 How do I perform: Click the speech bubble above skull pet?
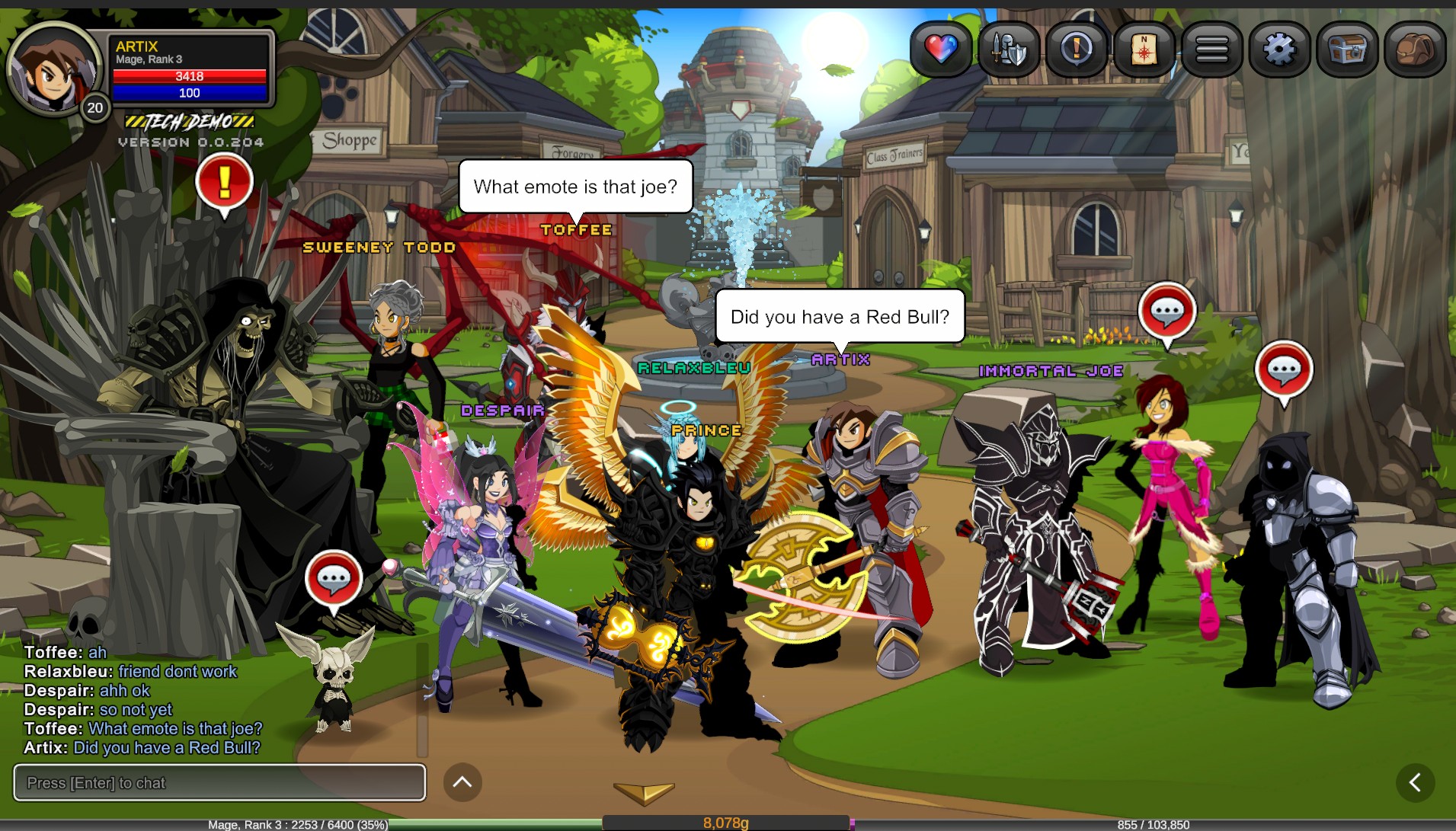(x=333, y=580)
